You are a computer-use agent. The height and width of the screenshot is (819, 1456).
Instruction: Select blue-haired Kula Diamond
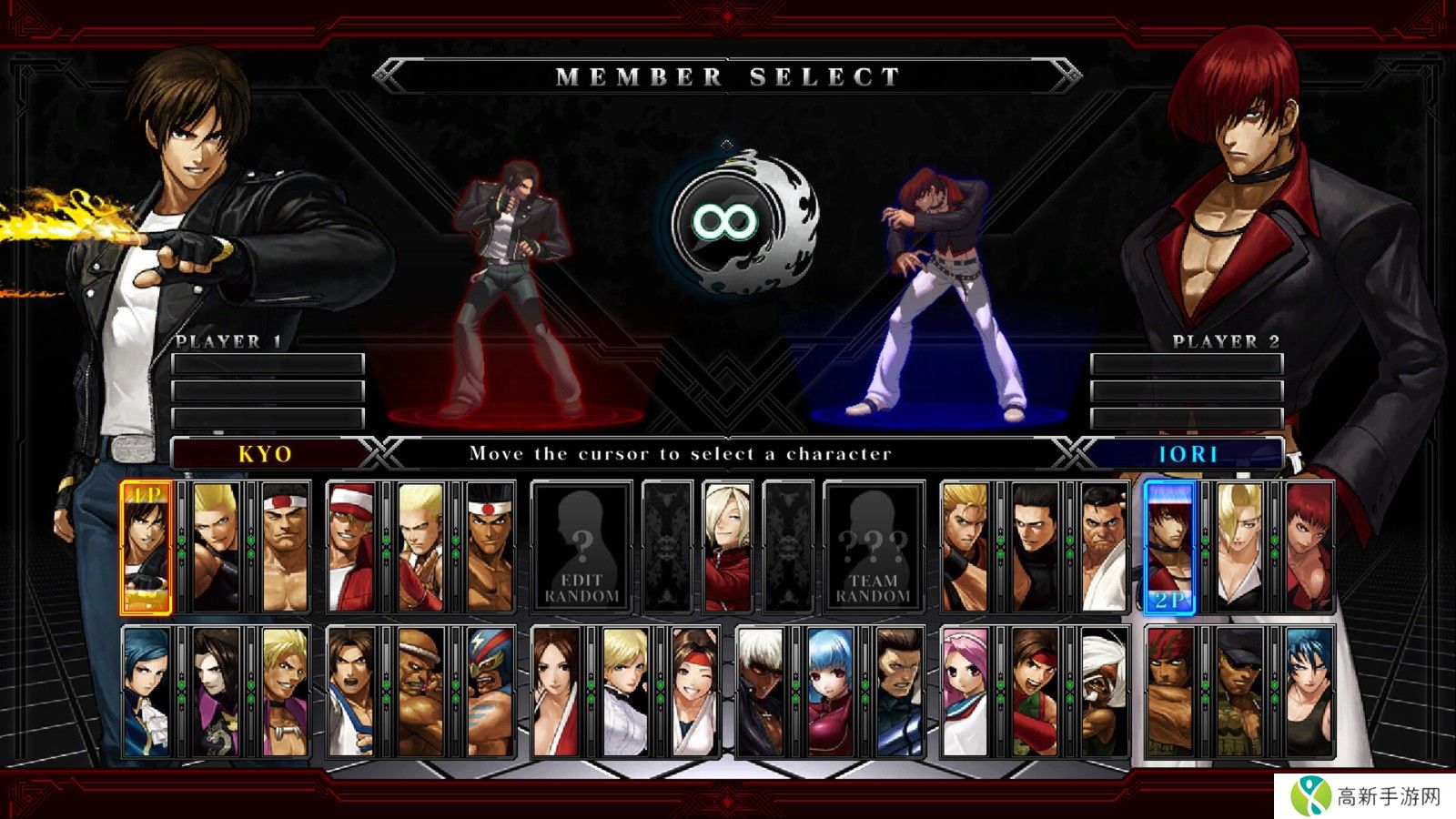pyautogui.click(x=830, y=692)
